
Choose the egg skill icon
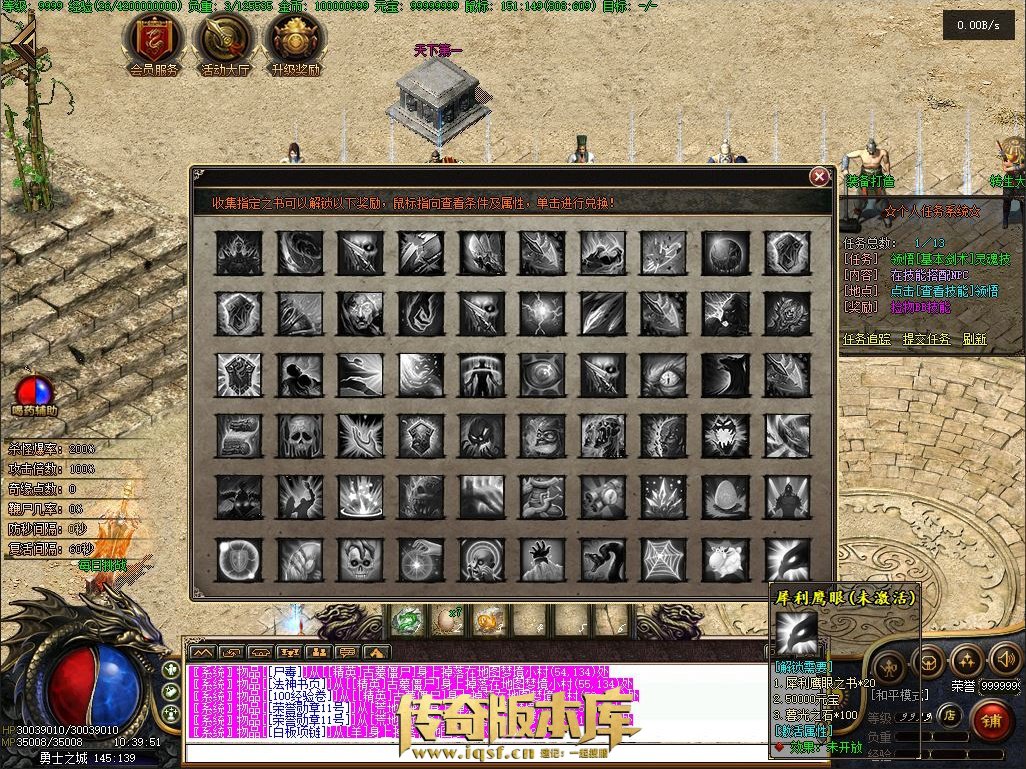point(725,498)
